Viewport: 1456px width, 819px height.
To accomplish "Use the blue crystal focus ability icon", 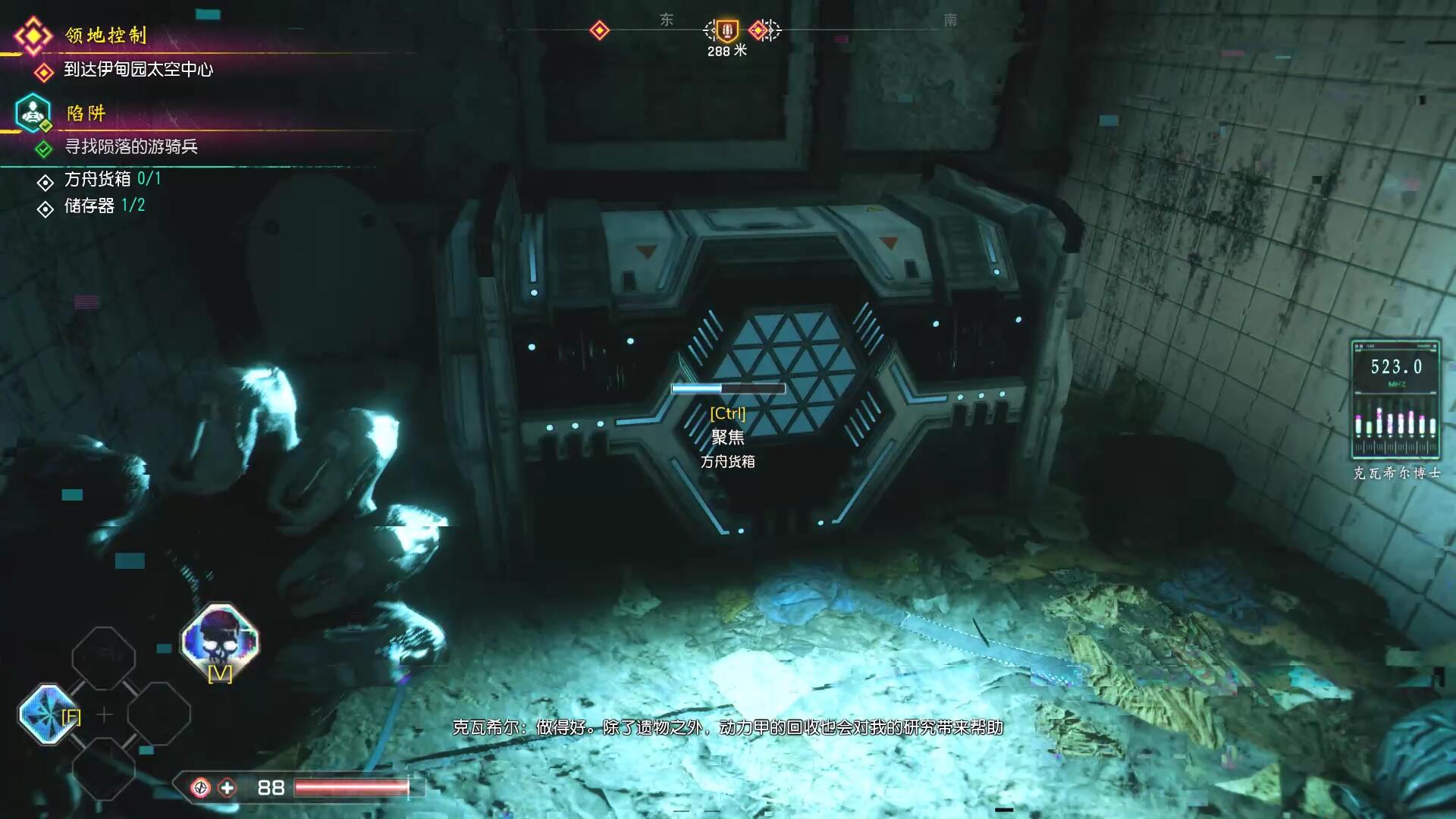I will click(45, 714).
